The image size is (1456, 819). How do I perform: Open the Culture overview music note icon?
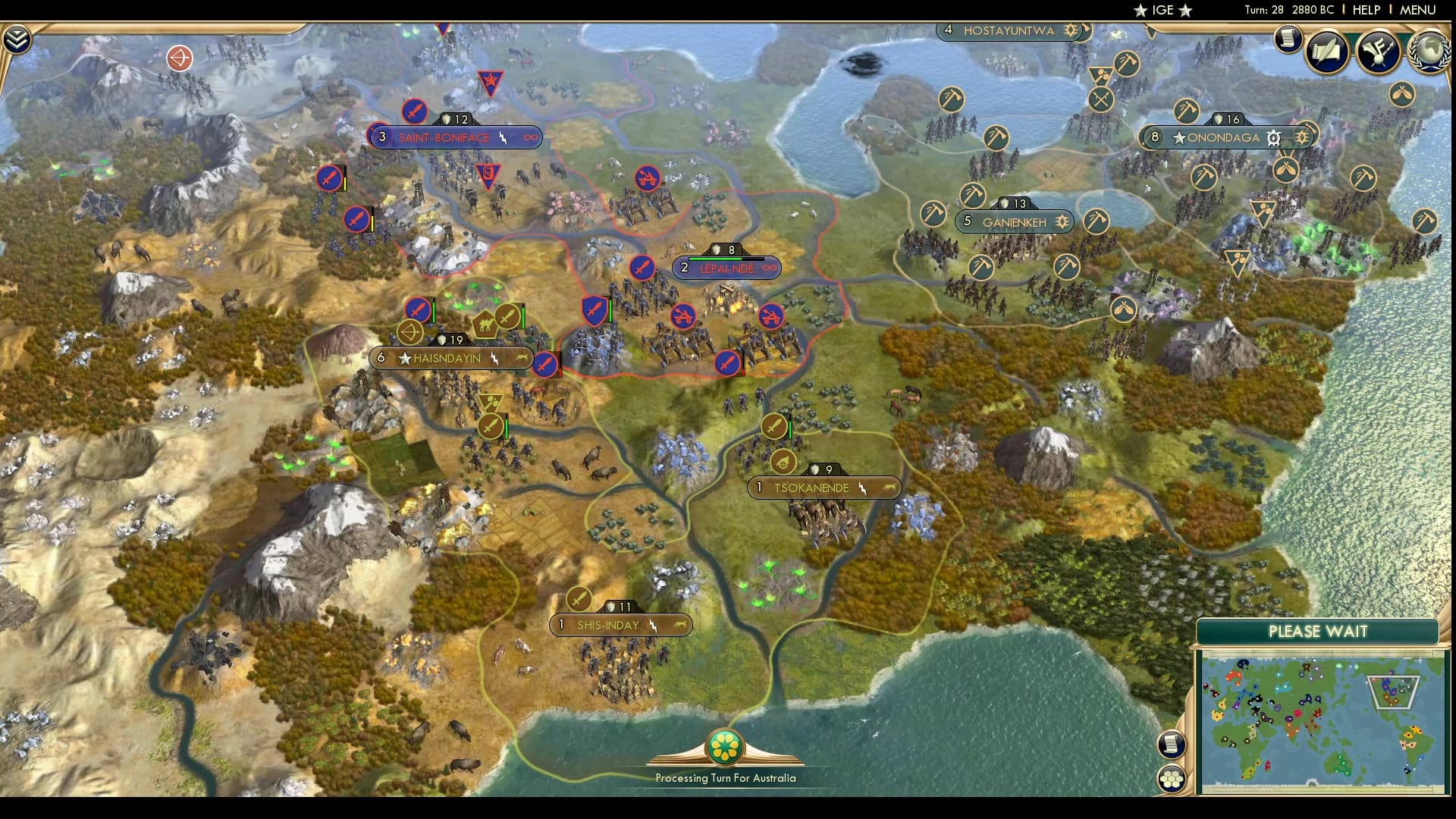tap(1378, 52)
